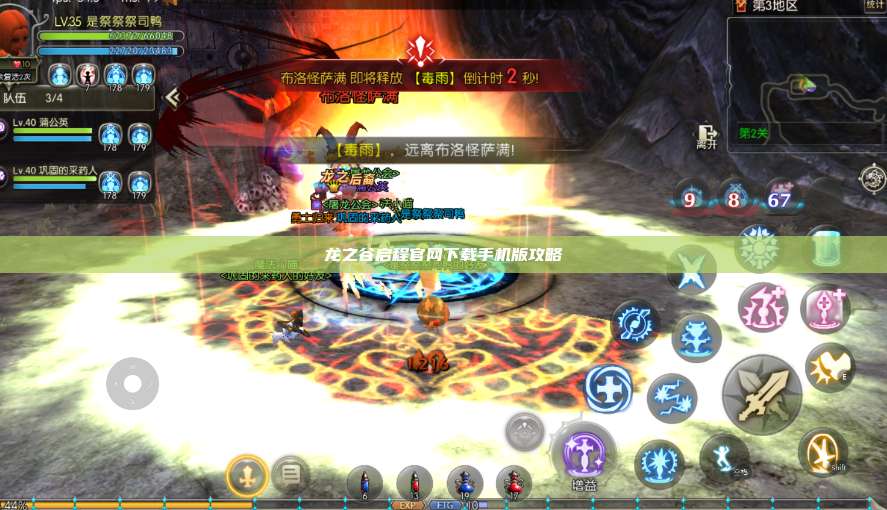Use the blue vial potion slot
The image size is (887, 510).
pyautogui.click(x=364, y=483)
